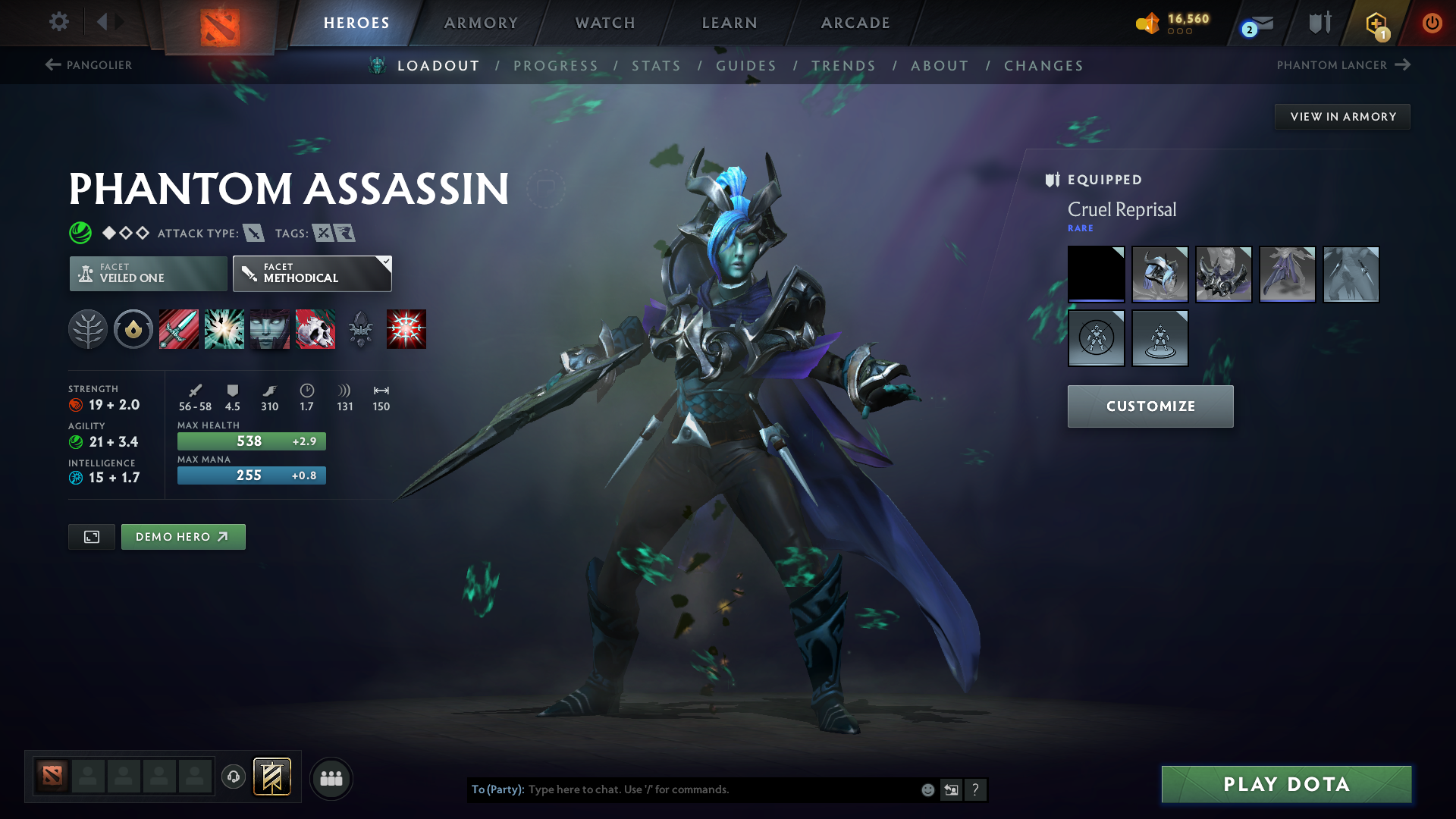Go back to Pangolier hero page
This screenshot has width=1456, height=819.
[x=87, y=65]
